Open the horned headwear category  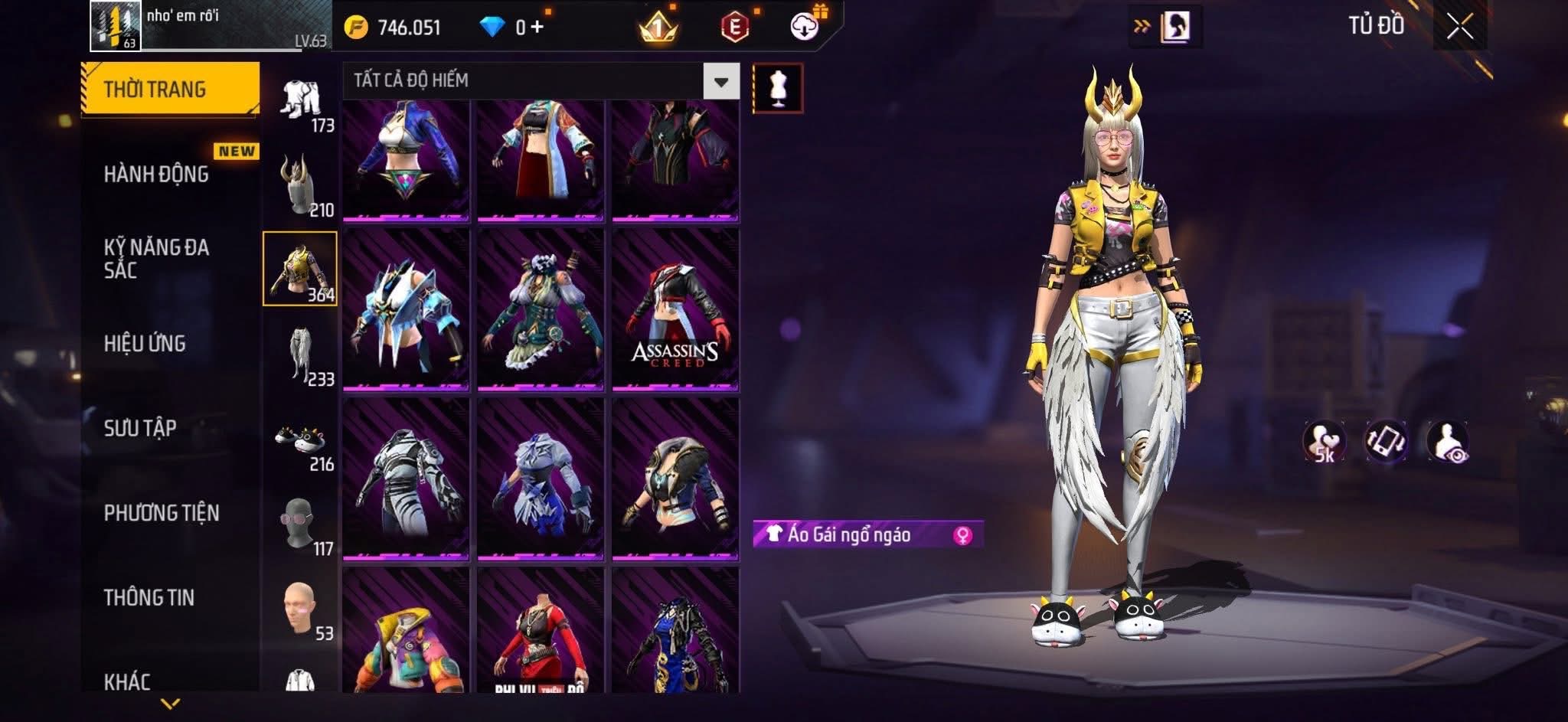point(300,185)
